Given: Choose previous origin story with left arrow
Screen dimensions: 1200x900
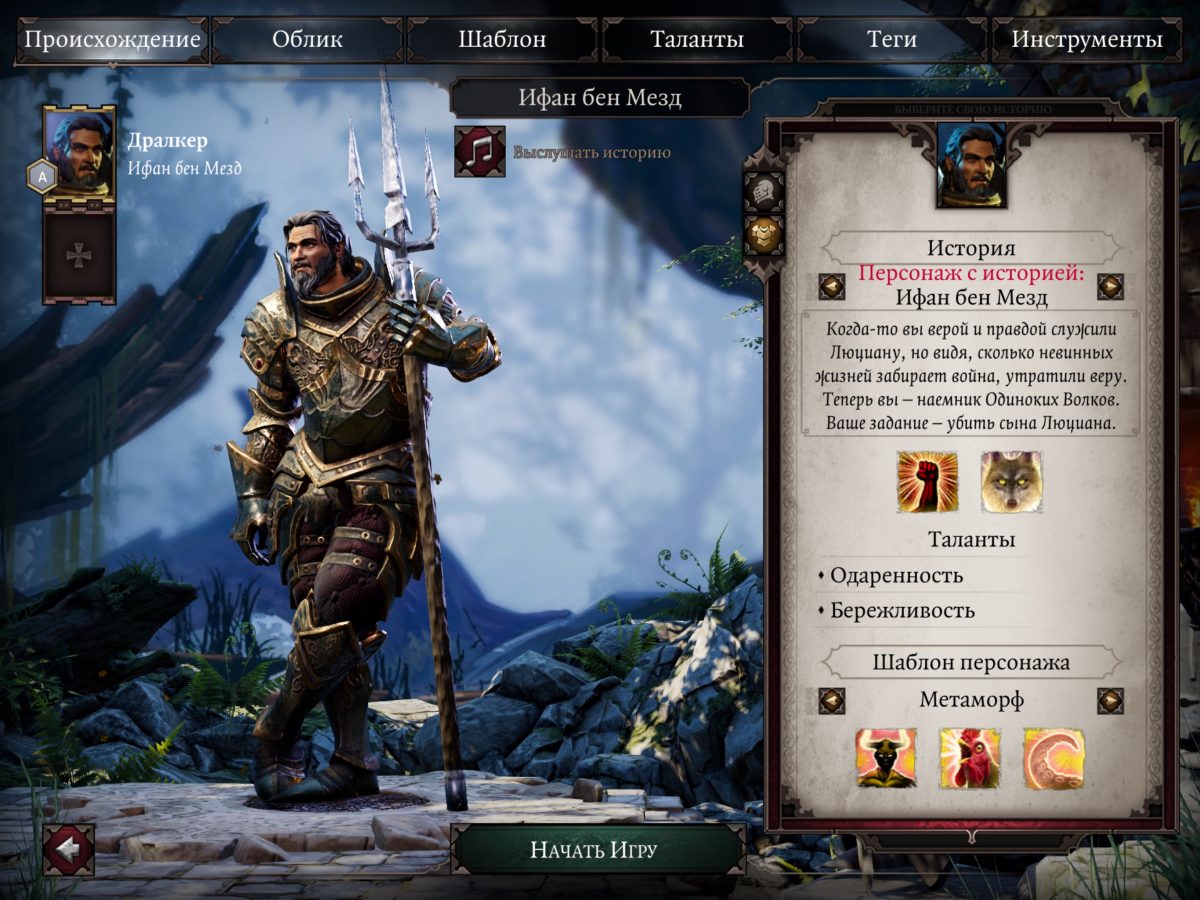Looking at the screenshot, I should pyautogui.click(x=832, y=287).
